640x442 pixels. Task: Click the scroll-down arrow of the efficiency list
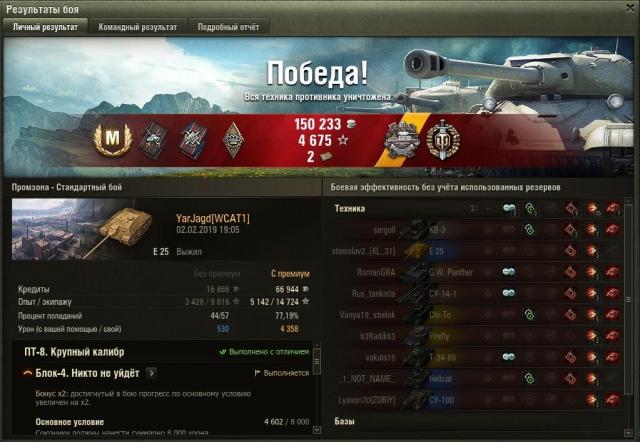coord(628,433)
